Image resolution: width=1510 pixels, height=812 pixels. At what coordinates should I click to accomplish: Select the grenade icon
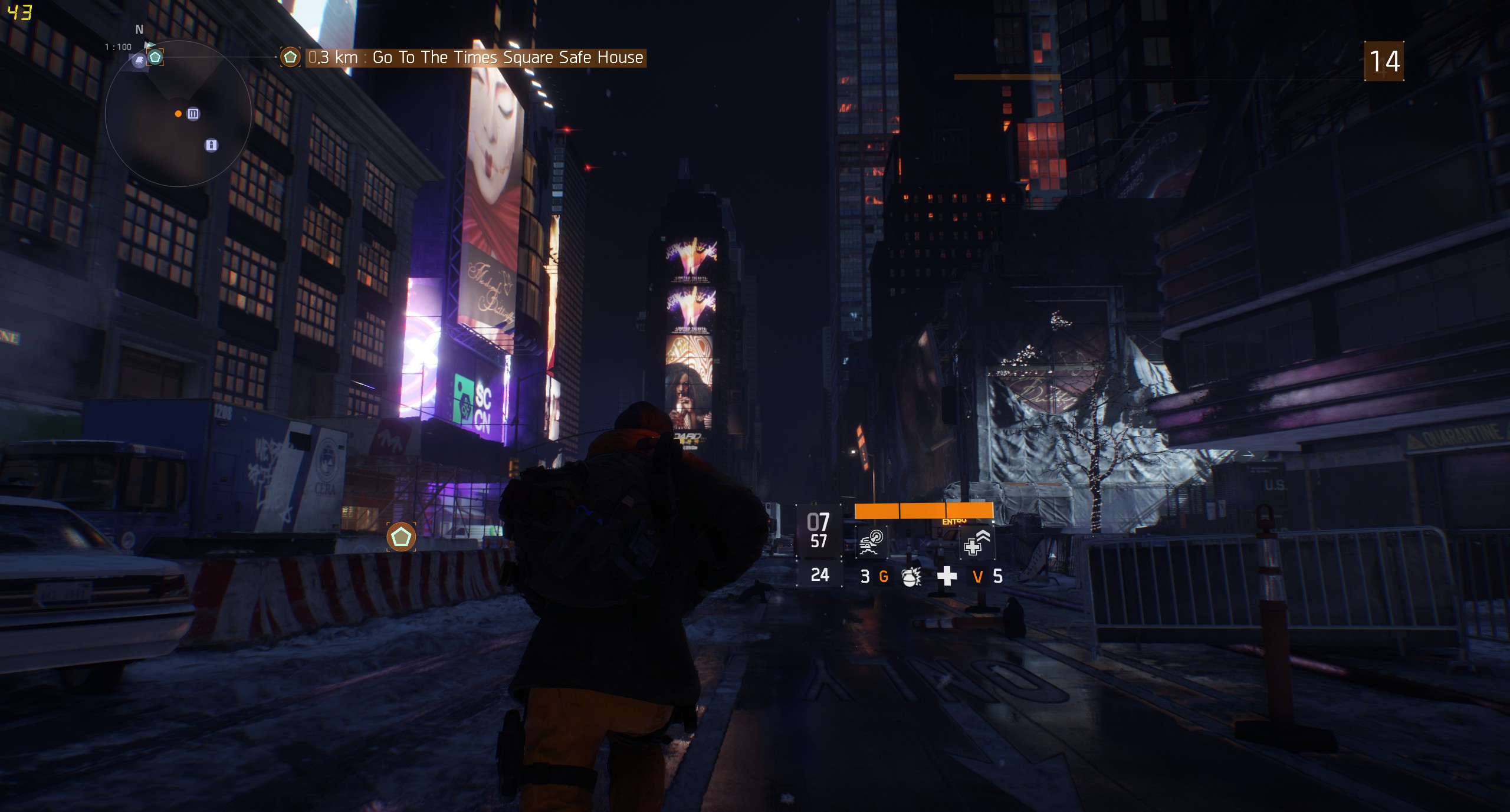click(x=911, y=576)
